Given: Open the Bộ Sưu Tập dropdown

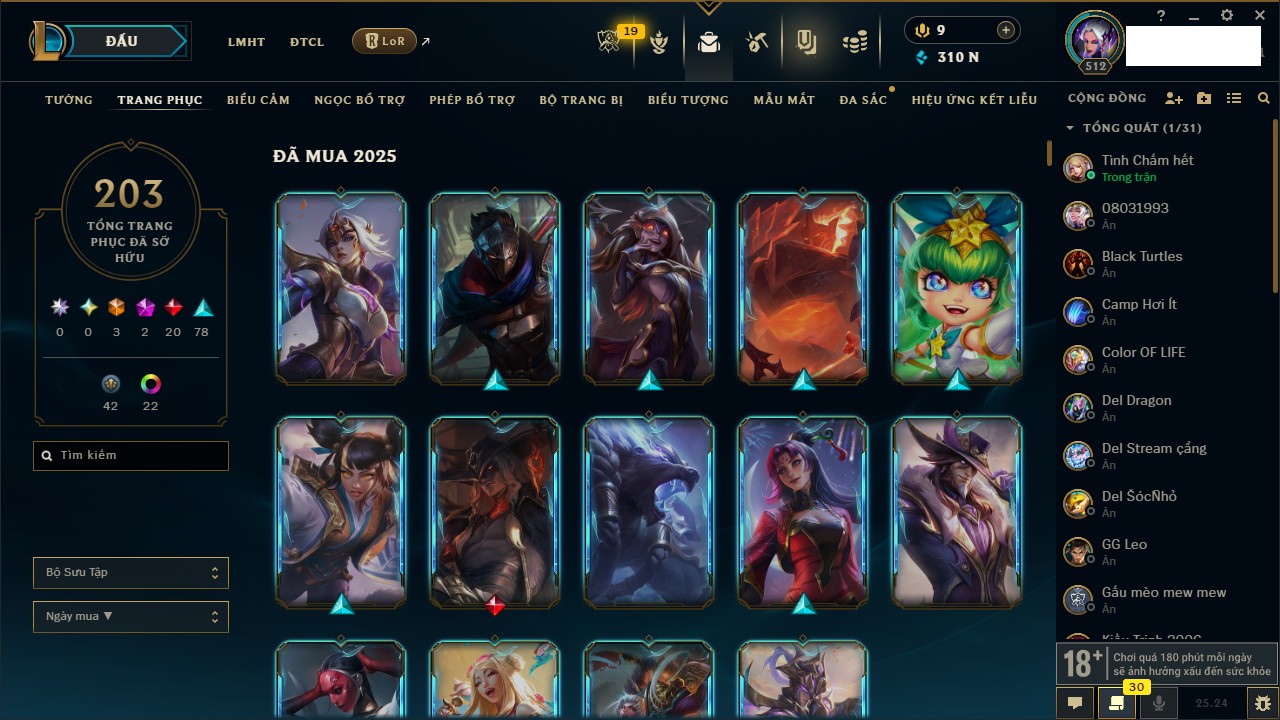Looking at the screenshot, I should coord(131,573).
